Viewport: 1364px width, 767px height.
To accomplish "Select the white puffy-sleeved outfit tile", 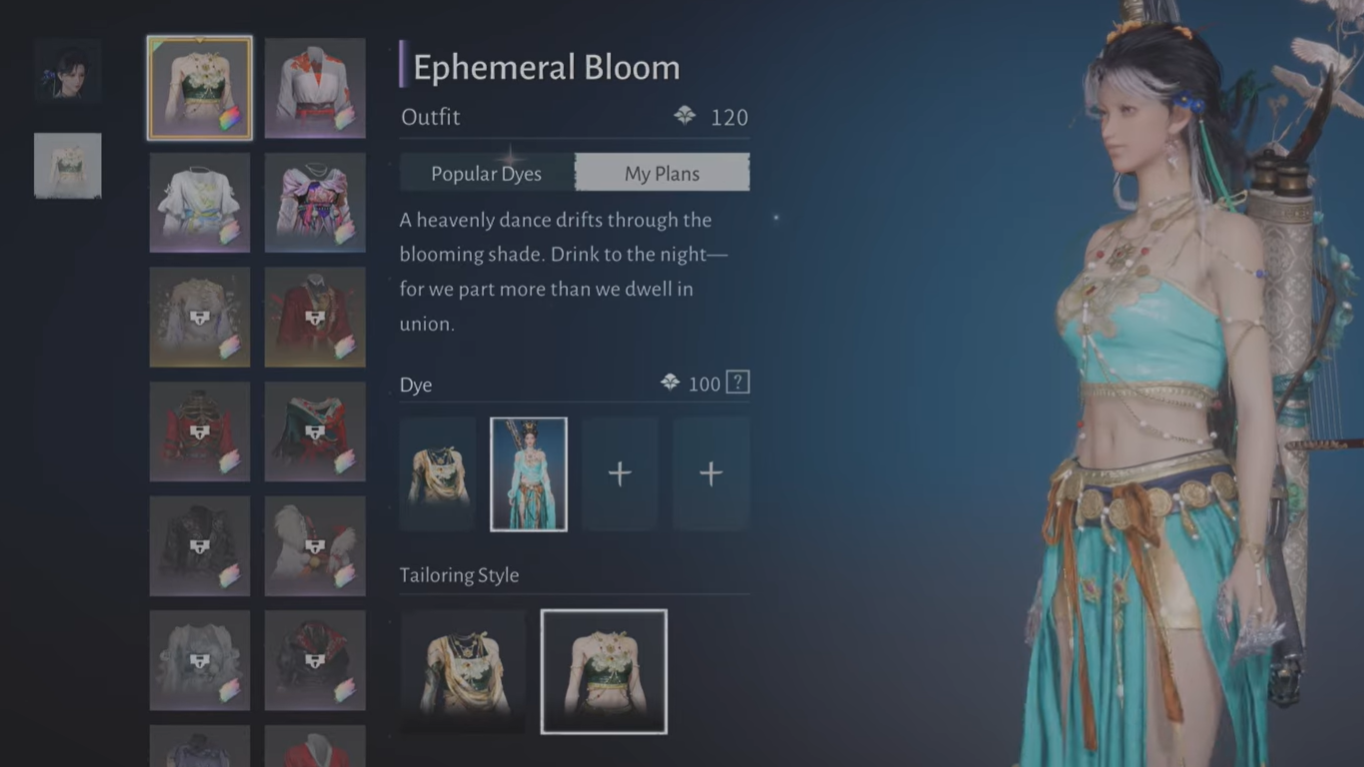I will coord(200,203).
